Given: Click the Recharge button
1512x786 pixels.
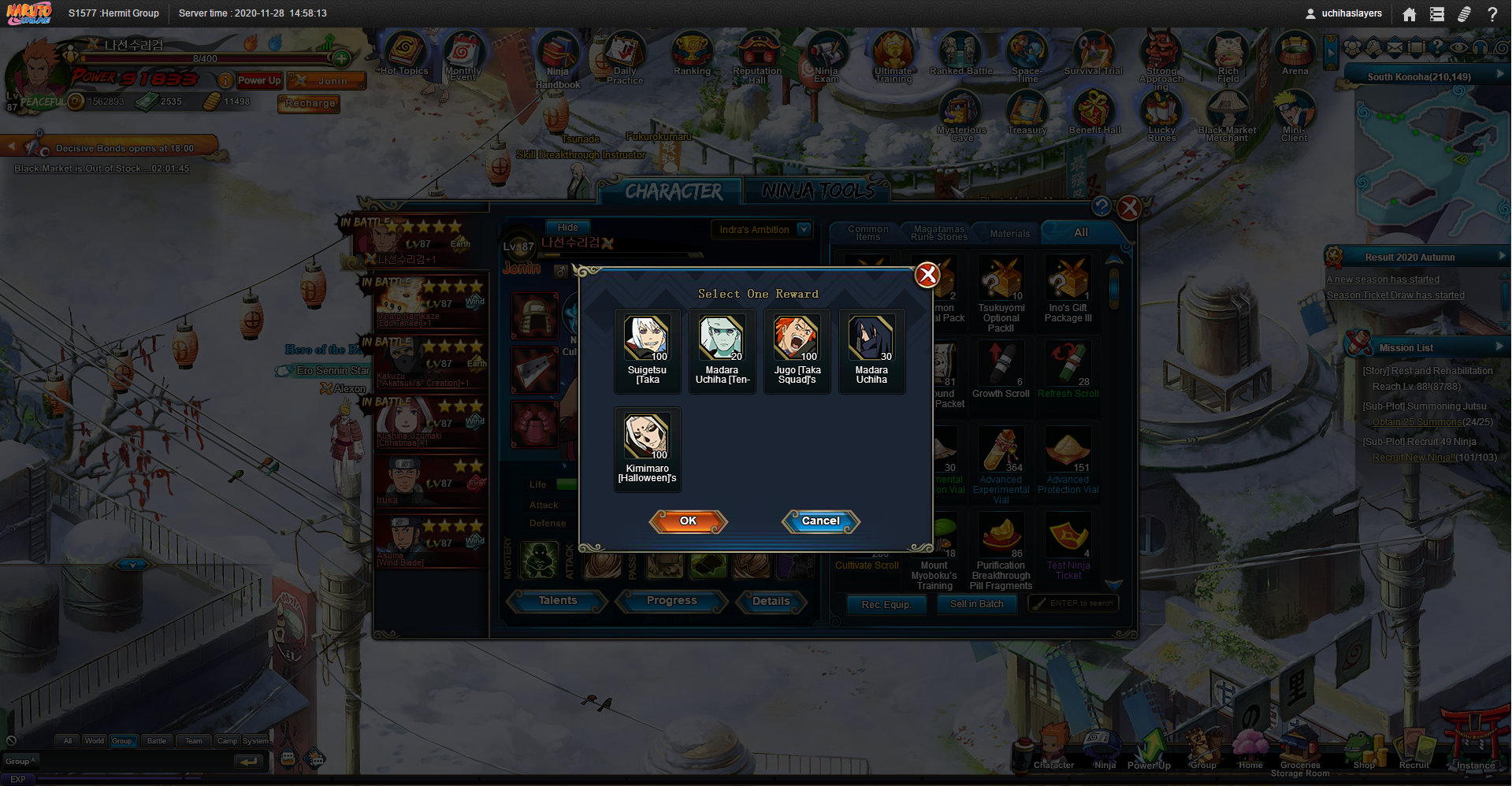Looking at the screenshot, I should pyautogui.click(x=310, y=103).
